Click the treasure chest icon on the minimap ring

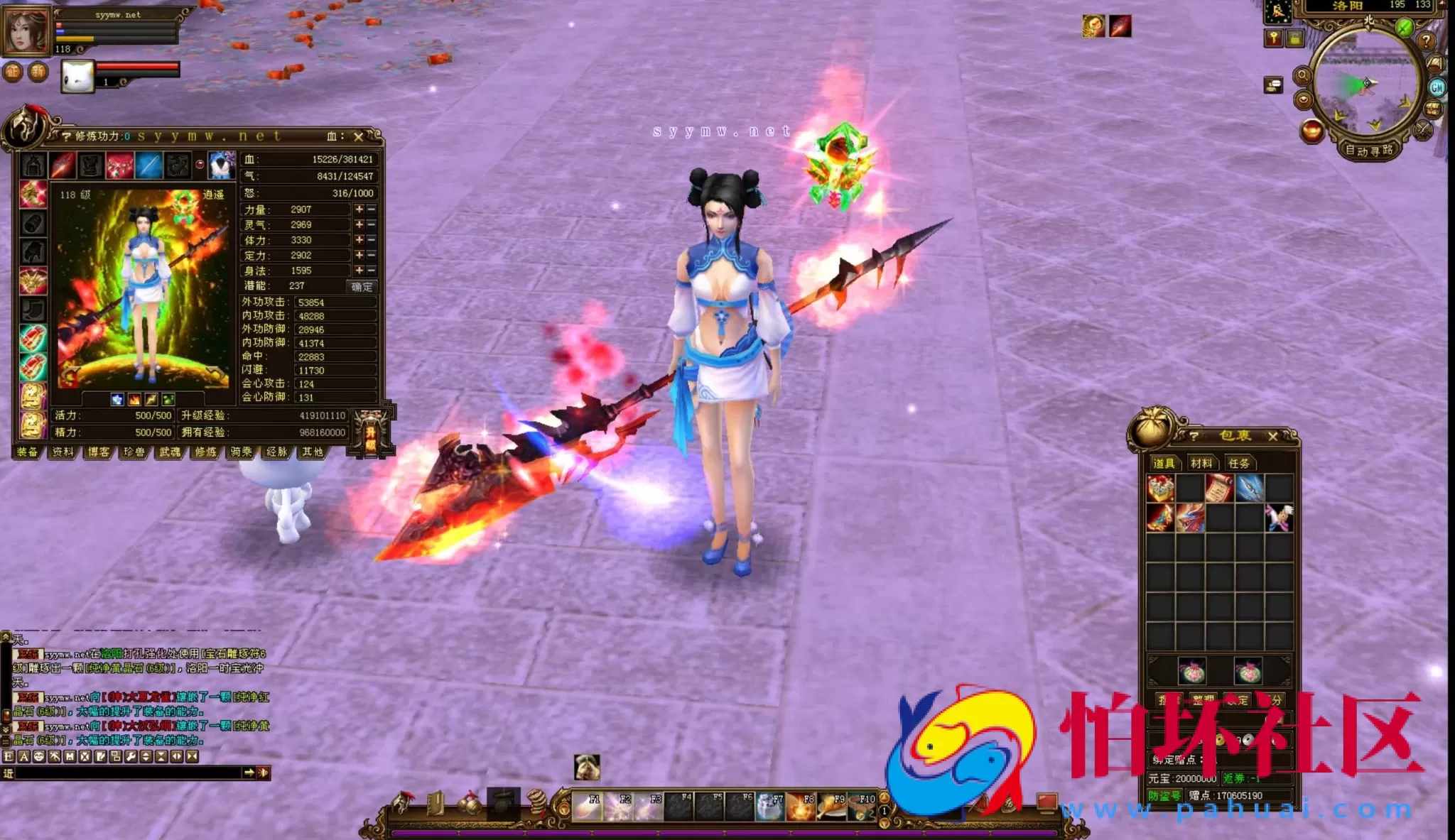coord(1433,109)
